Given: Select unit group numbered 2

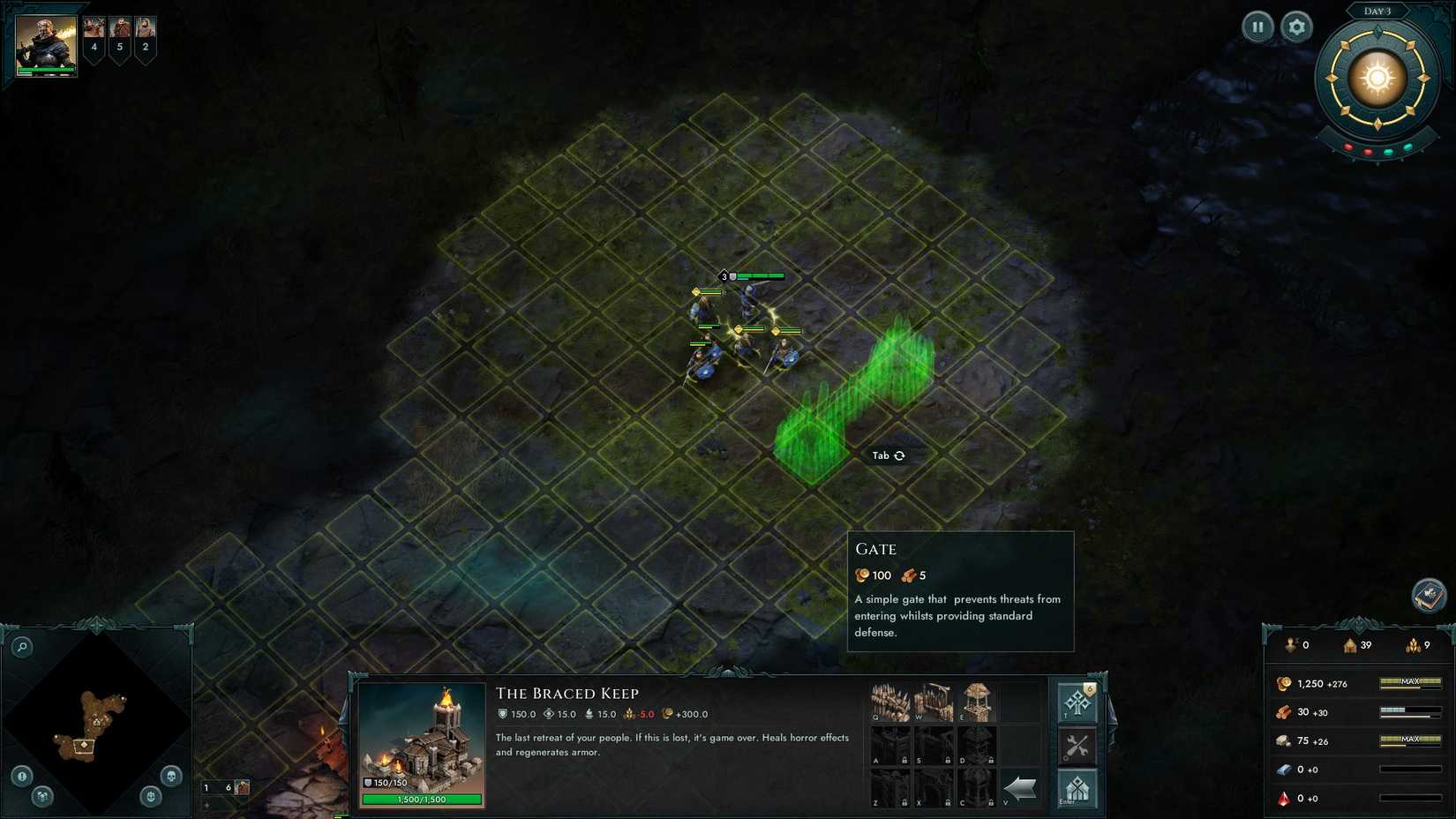Looking at the screenshot, I should click(x=145, y=38).
